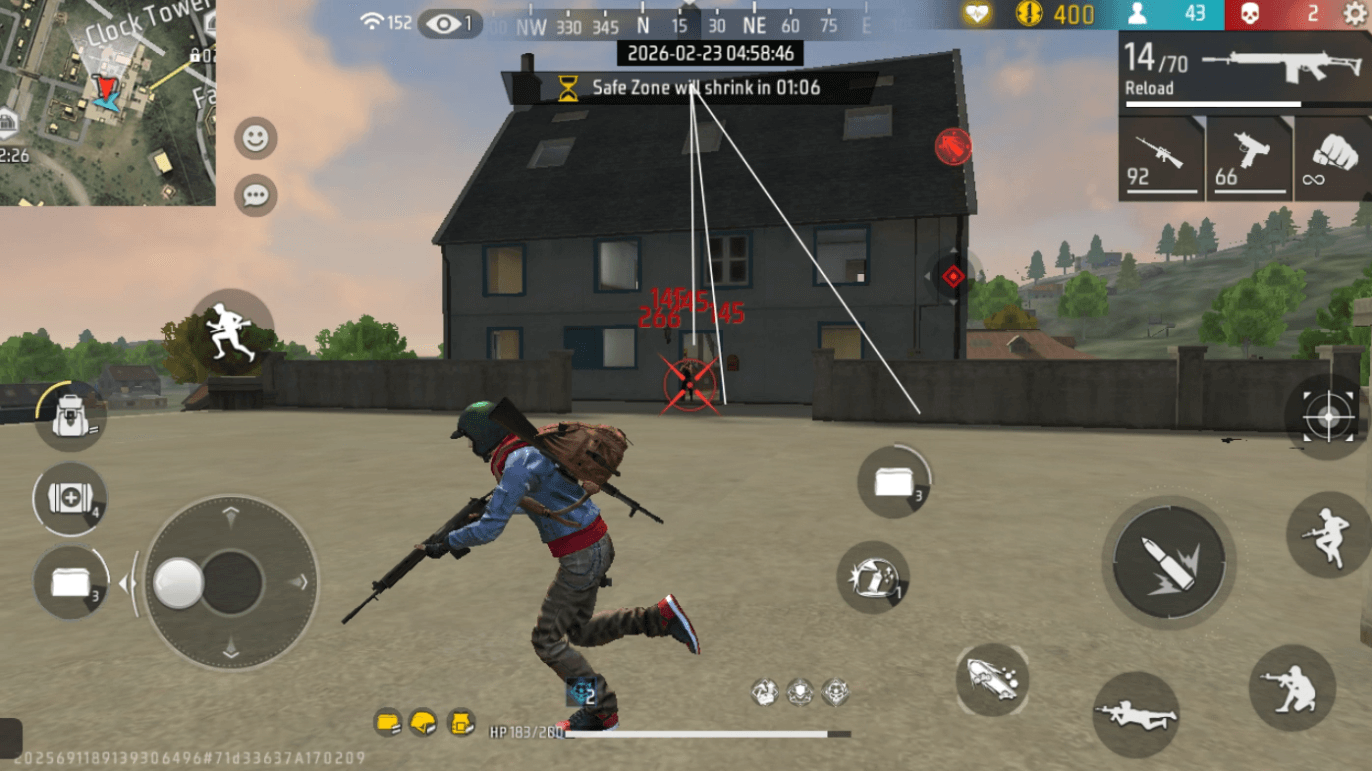
Task: Toggle the crouch stance button
Action: (x=1295, y=686)
